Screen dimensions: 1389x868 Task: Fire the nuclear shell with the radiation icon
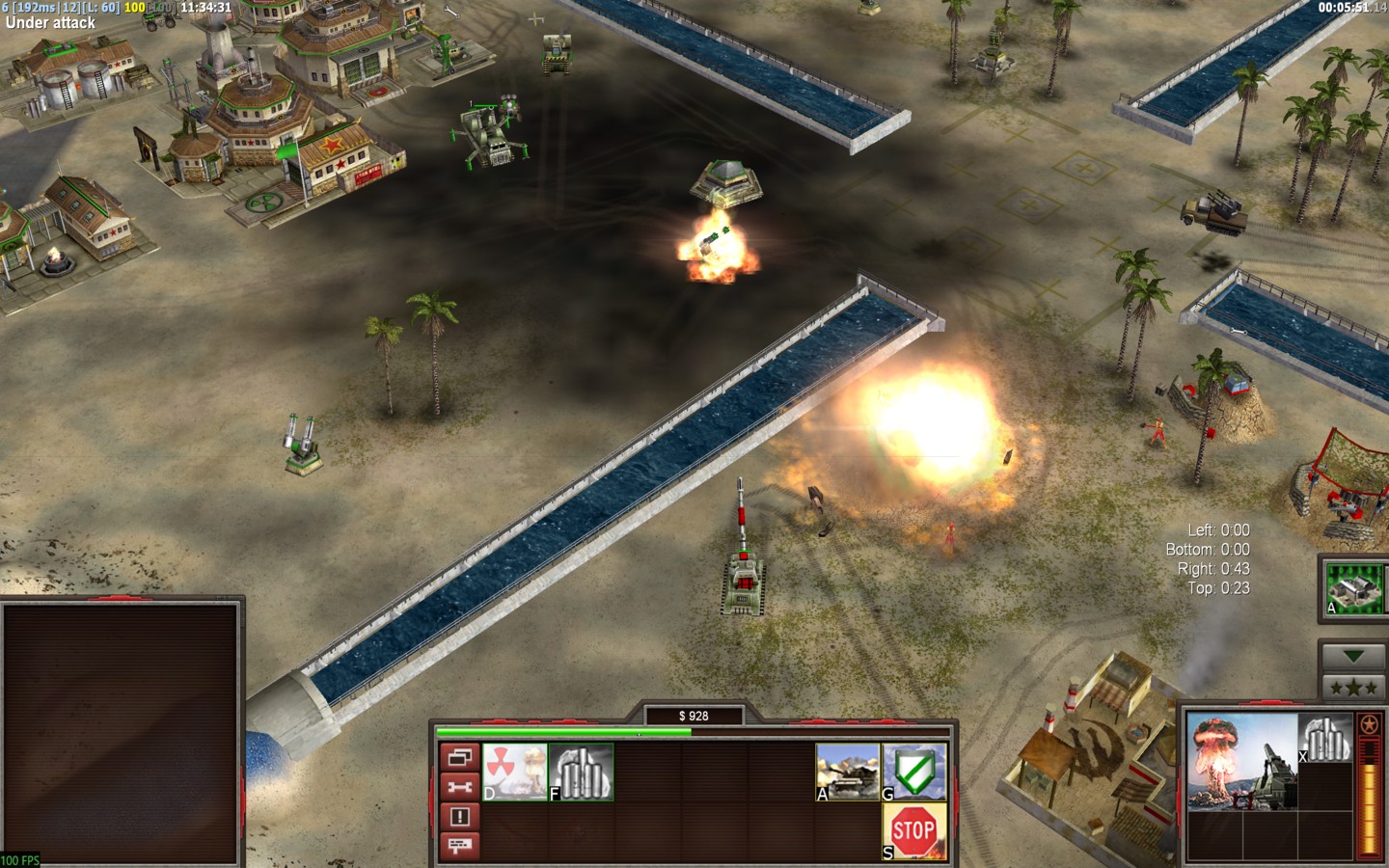pyautogui.click(x=515, y=772)
